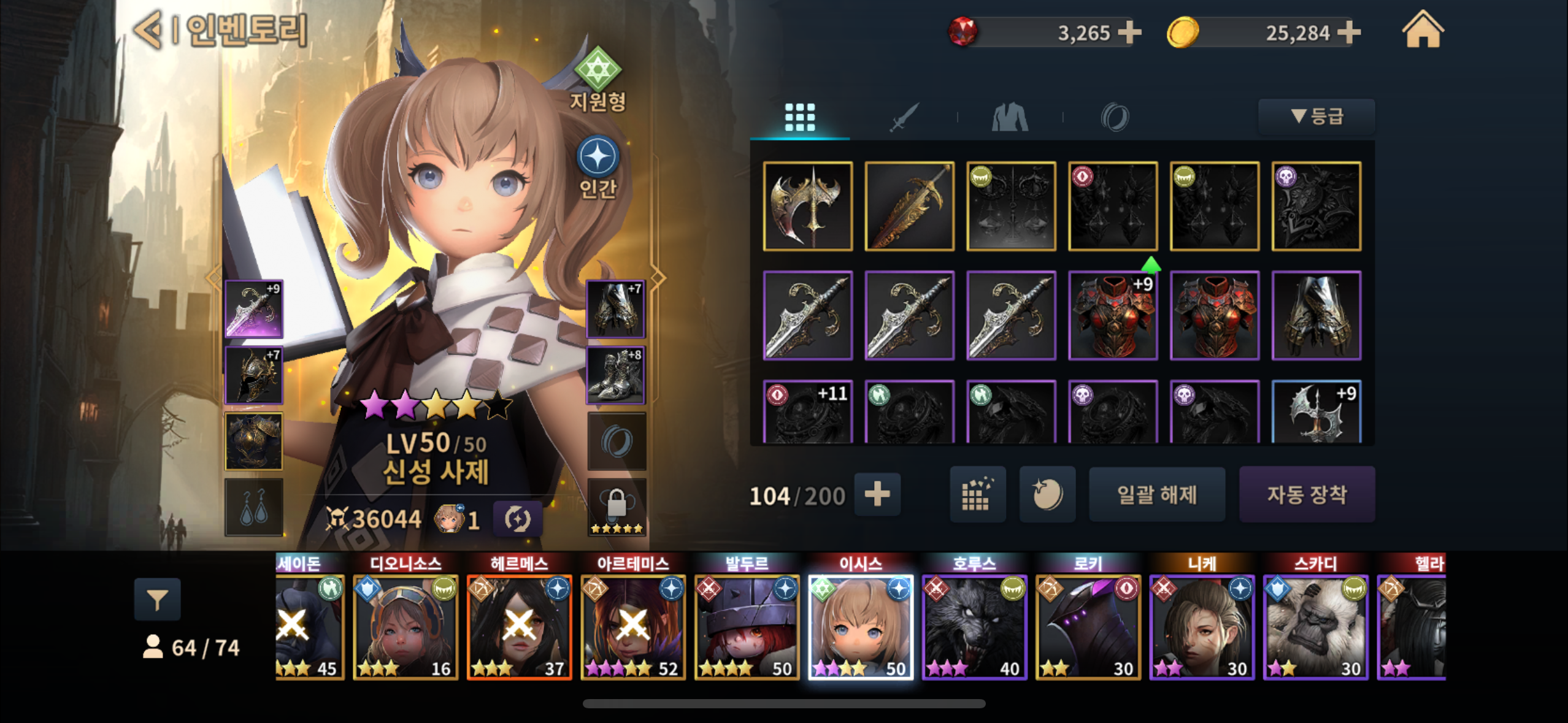
Task: Select the hero 아르테미스 portrait
Action: (x=633, y=626)
